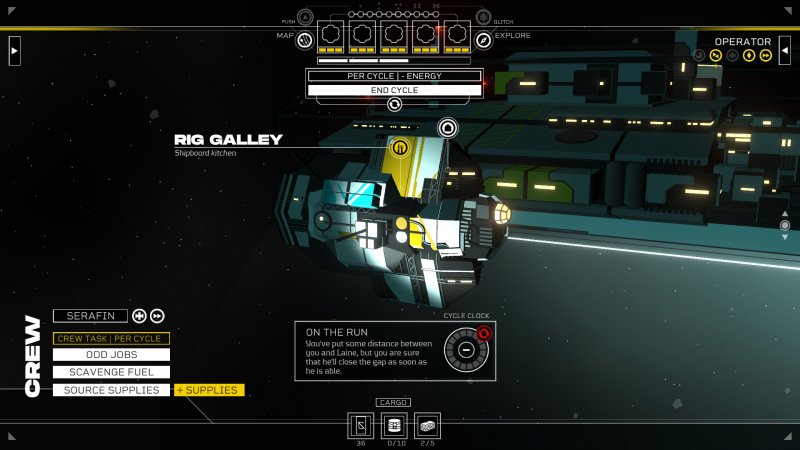Assign Serafin to Odd Jobs
Screen dimensions: 800x450
coord(111,354)
